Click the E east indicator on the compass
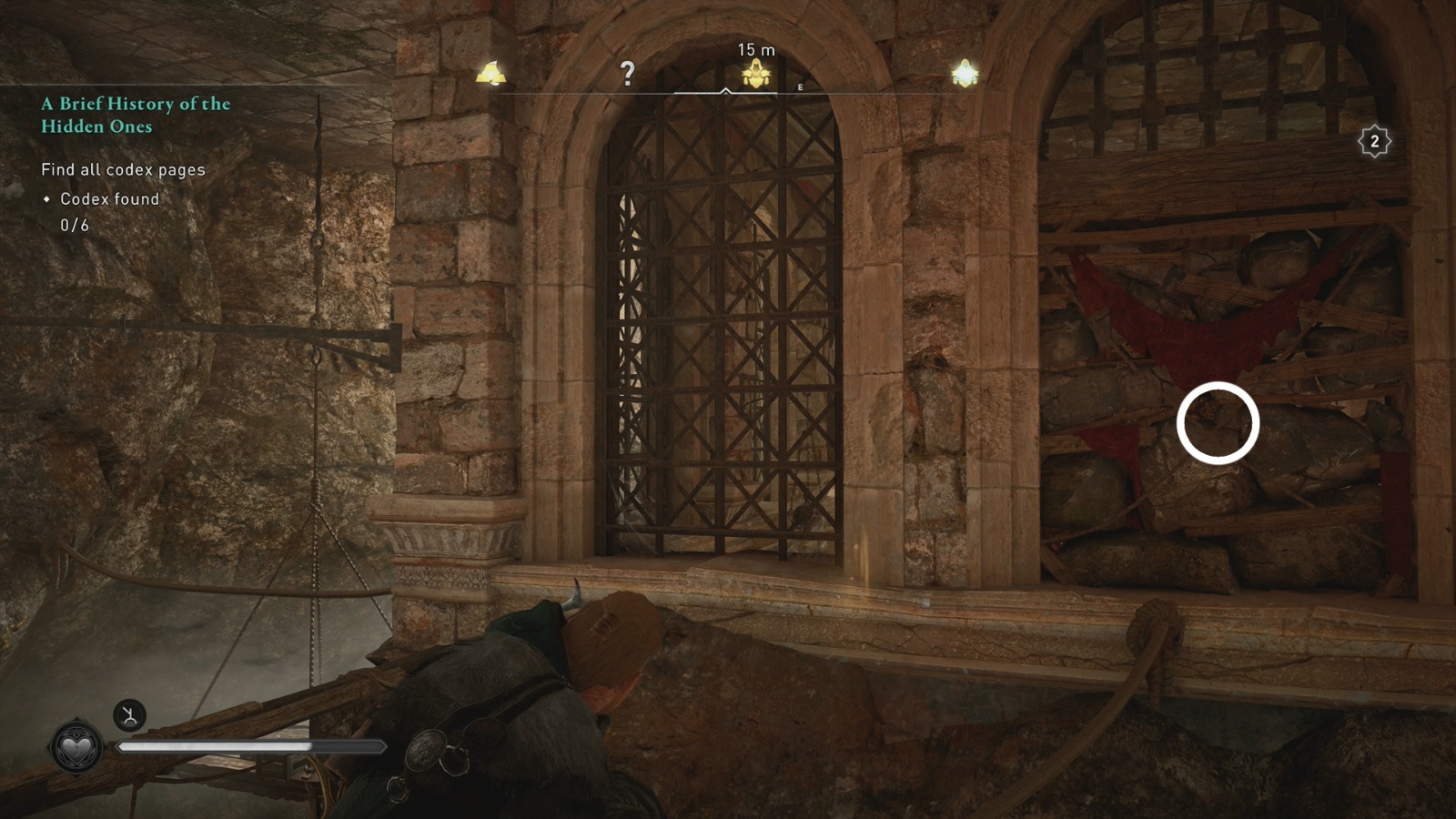 [x=799, y=86]
